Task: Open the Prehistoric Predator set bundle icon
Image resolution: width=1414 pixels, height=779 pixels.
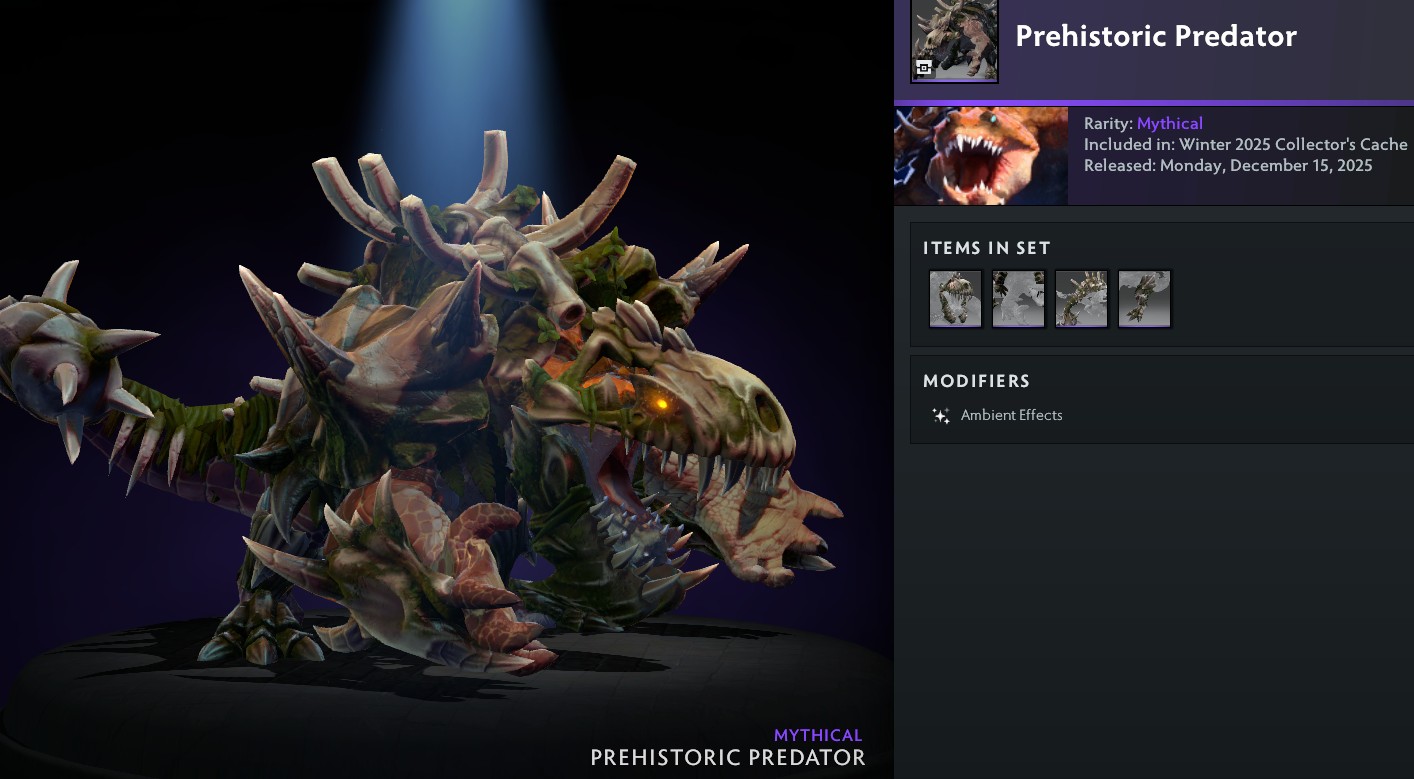Action: pos(954,41)
